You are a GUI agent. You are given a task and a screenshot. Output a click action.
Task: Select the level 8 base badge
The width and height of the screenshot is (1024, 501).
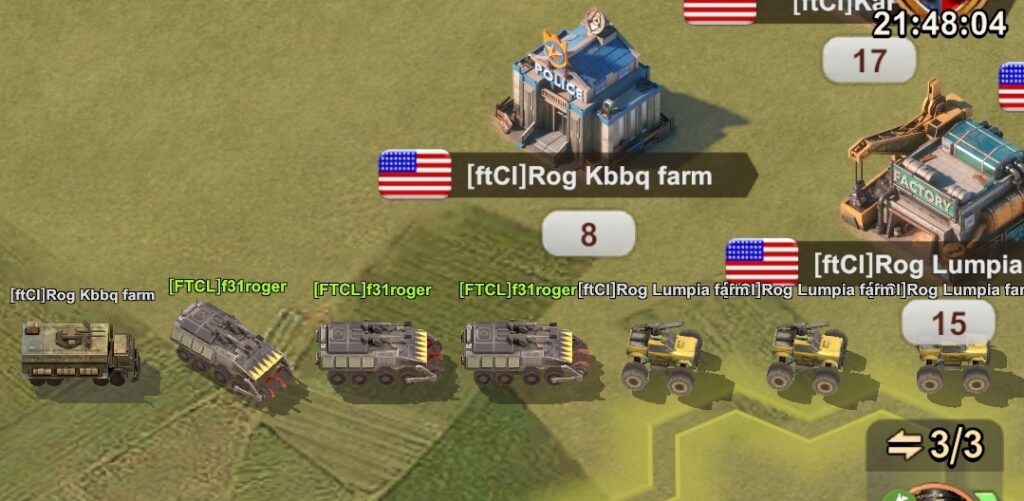click(x=588, y=234)
